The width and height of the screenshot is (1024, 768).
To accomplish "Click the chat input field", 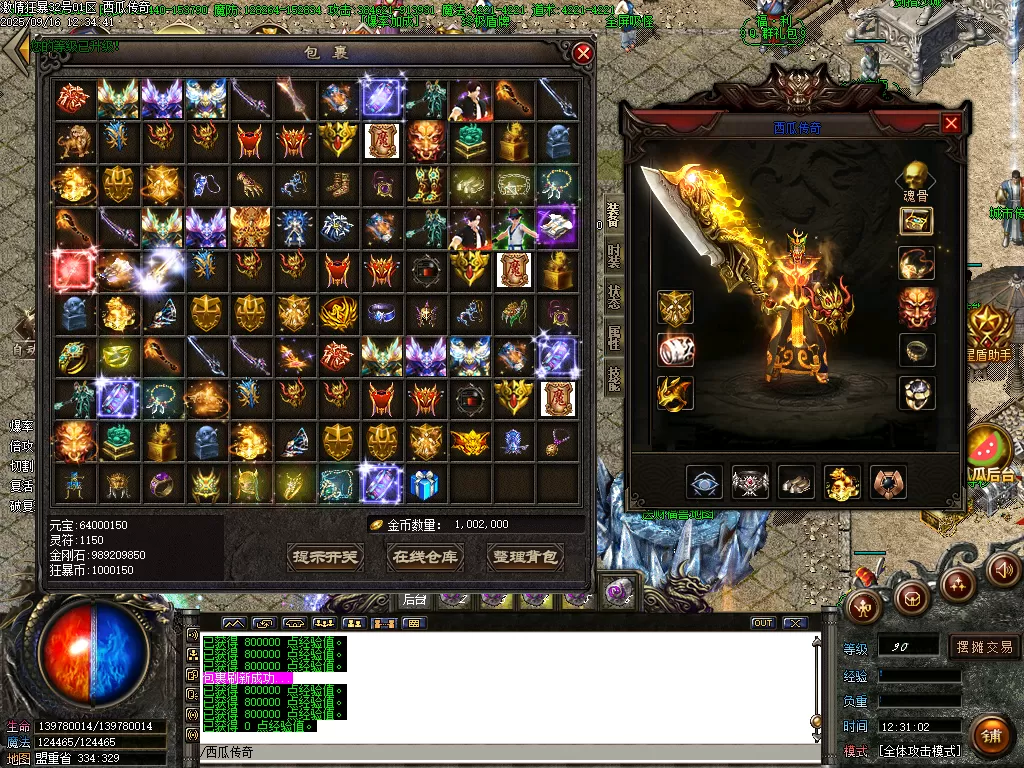I will point(500,752).
